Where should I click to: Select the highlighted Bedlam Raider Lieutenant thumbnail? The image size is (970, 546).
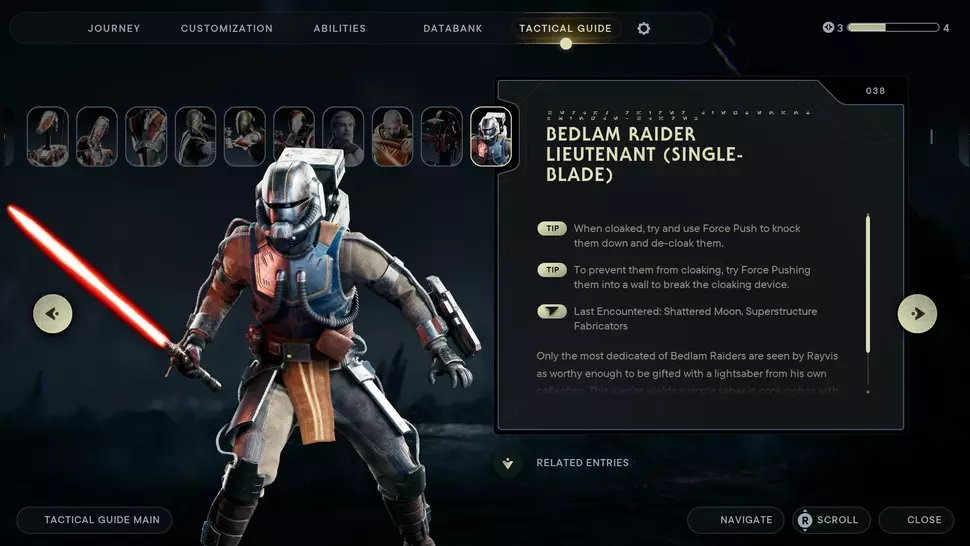point(491,137)
